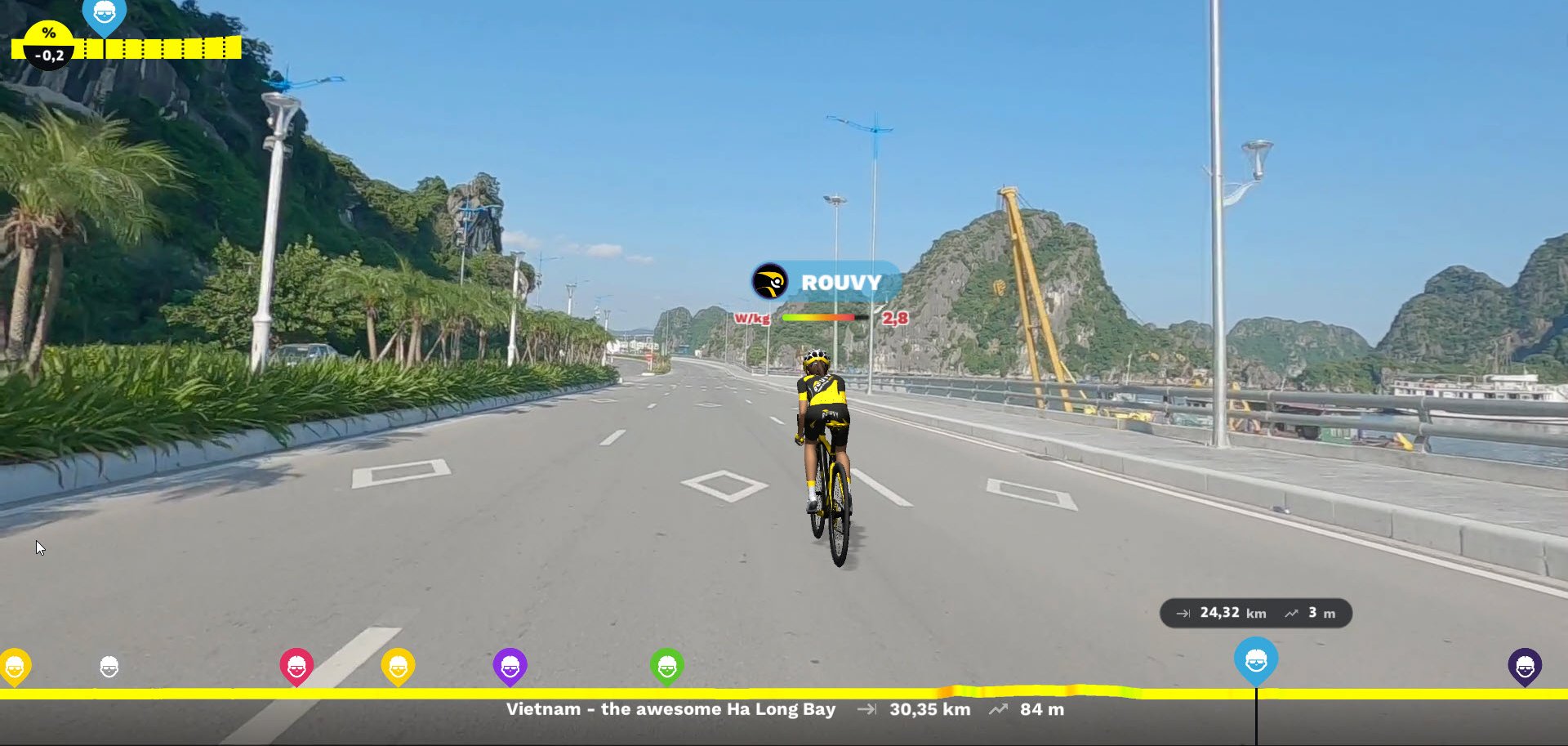Click the pink rider pin on the progress bar
This screenshot has height=746, width=1568.
295,666
